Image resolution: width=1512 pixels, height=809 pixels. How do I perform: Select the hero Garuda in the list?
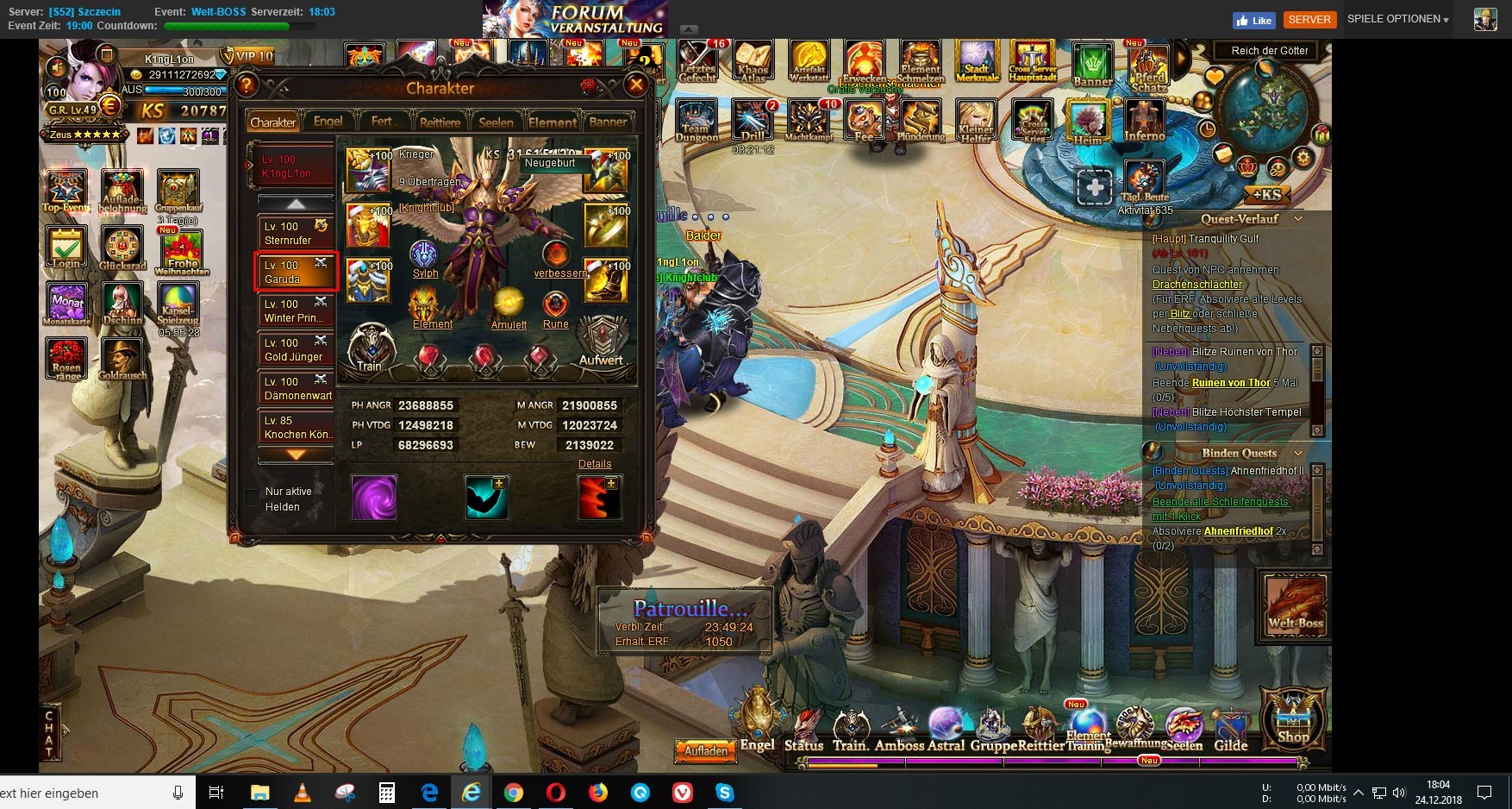click(296, 273)
